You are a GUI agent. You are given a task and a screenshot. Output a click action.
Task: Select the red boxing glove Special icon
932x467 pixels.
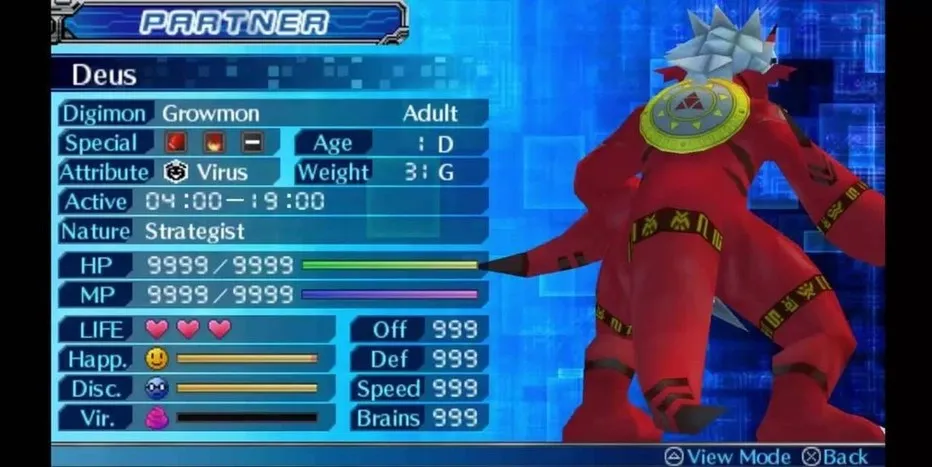pos(177,142)
